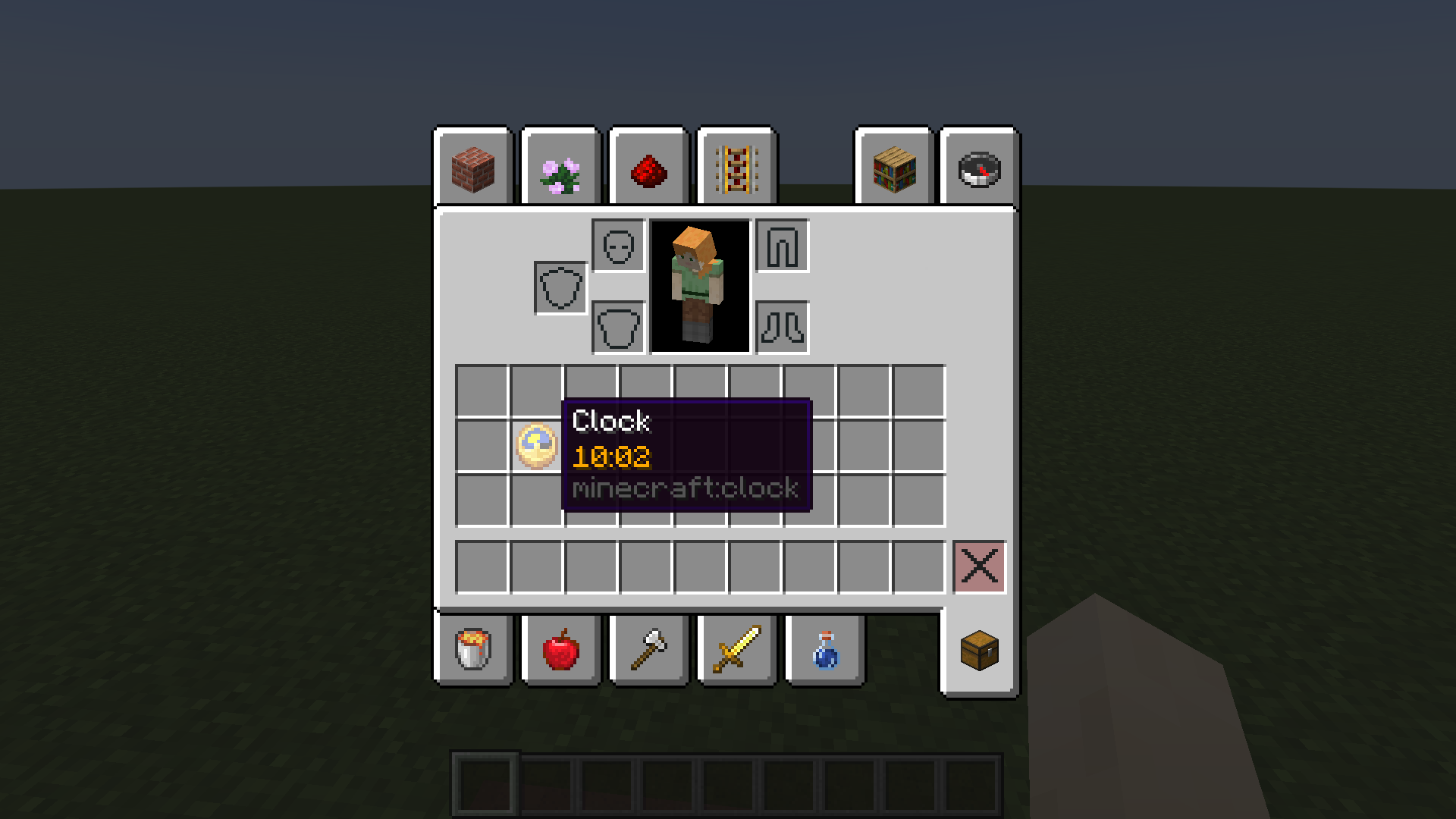Click the X destroy item button
The image size is (1456, 819).
[978, 566]
